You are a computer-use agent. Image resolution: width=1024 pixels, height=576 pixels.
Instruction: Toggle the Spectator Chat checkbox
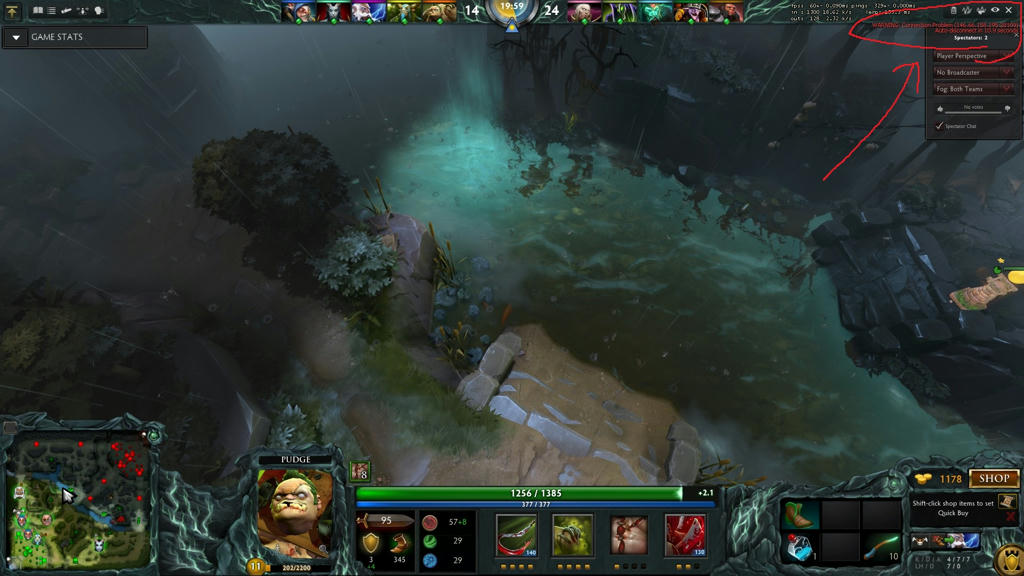pyautogui.click(x=939, y=126)
